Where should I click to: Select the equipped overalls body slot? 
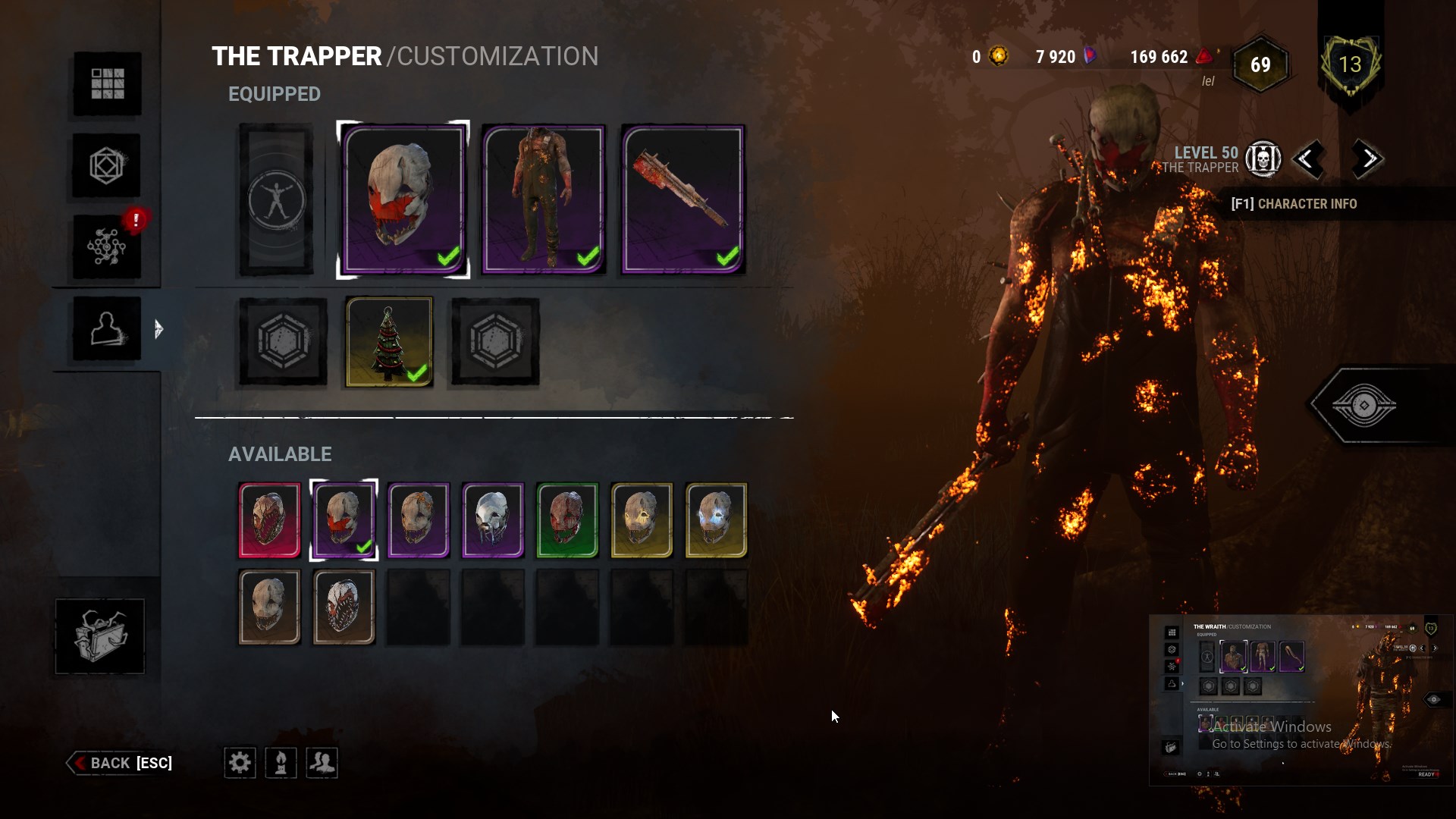coord(544,199)
